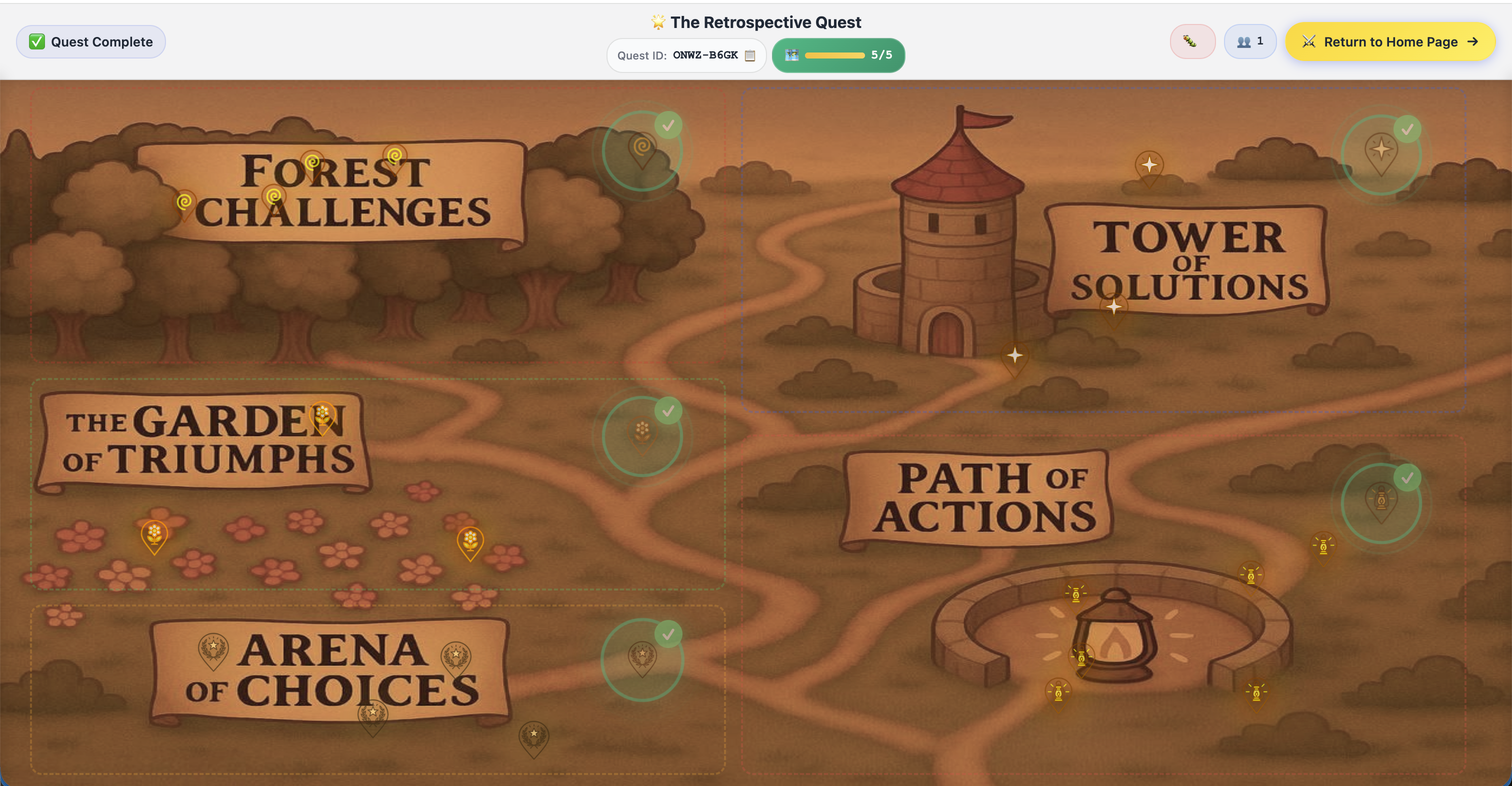Screen dimensions: 1512x786
Task: Toggle the Quest Complete checkbox
Action: [x=37, y=41]
